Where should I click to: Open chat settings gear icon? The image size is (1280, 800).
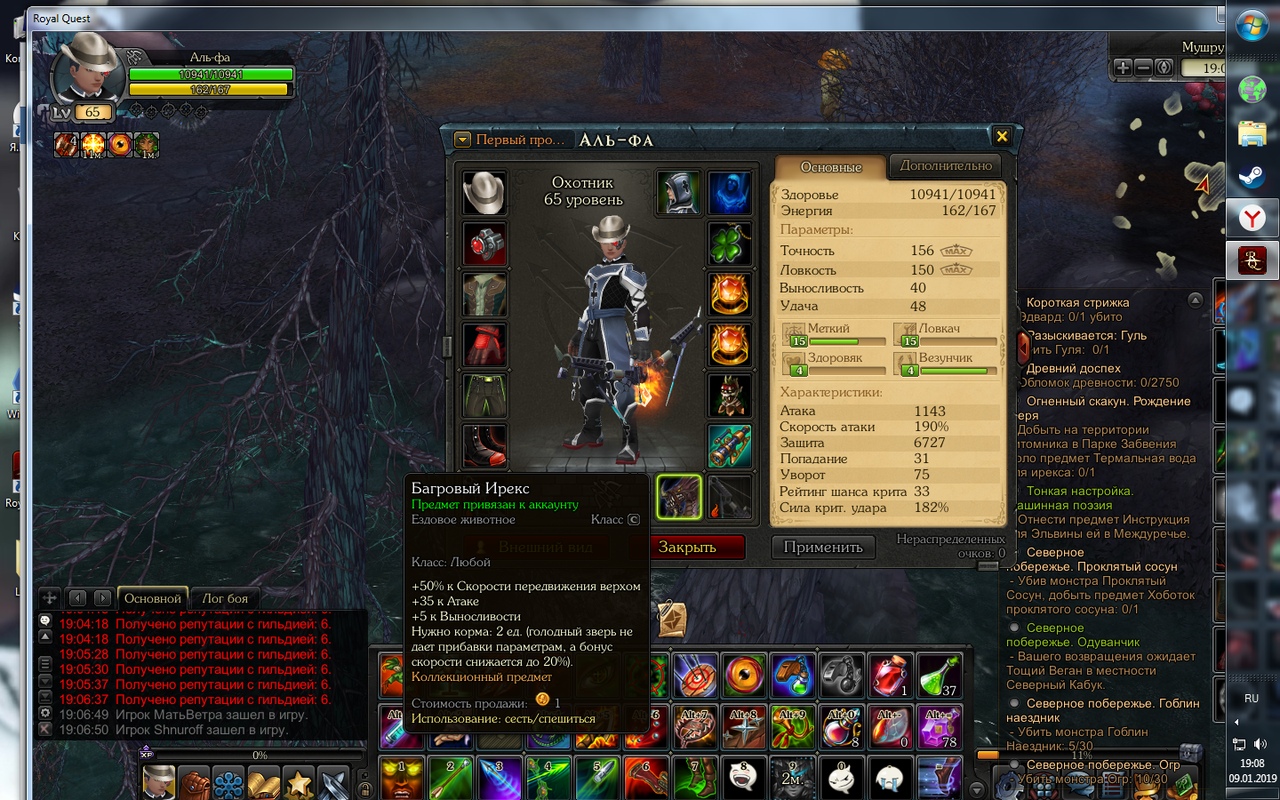45,713
